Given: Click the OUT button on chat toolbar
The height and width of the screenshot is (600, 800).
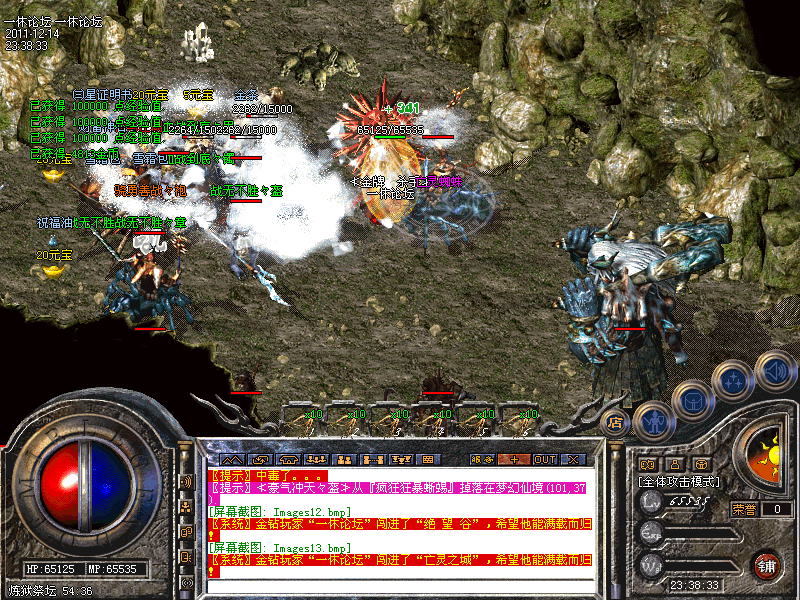Looking at the screenshot, I should [545, 459].
